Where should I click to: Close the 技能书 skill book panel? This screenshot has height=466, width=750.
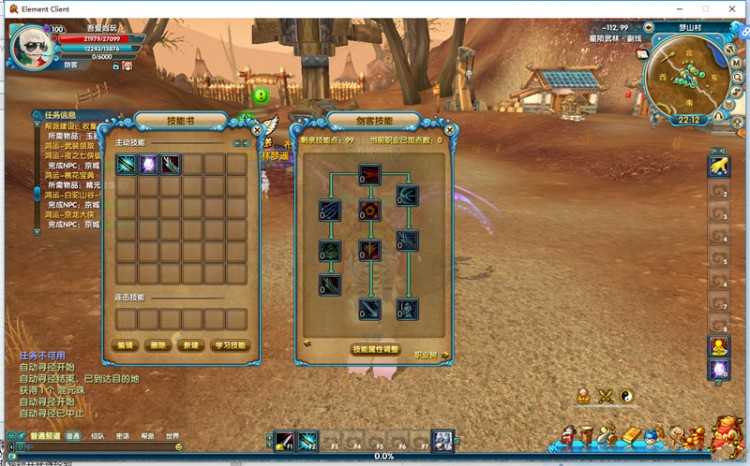(257, 129)
